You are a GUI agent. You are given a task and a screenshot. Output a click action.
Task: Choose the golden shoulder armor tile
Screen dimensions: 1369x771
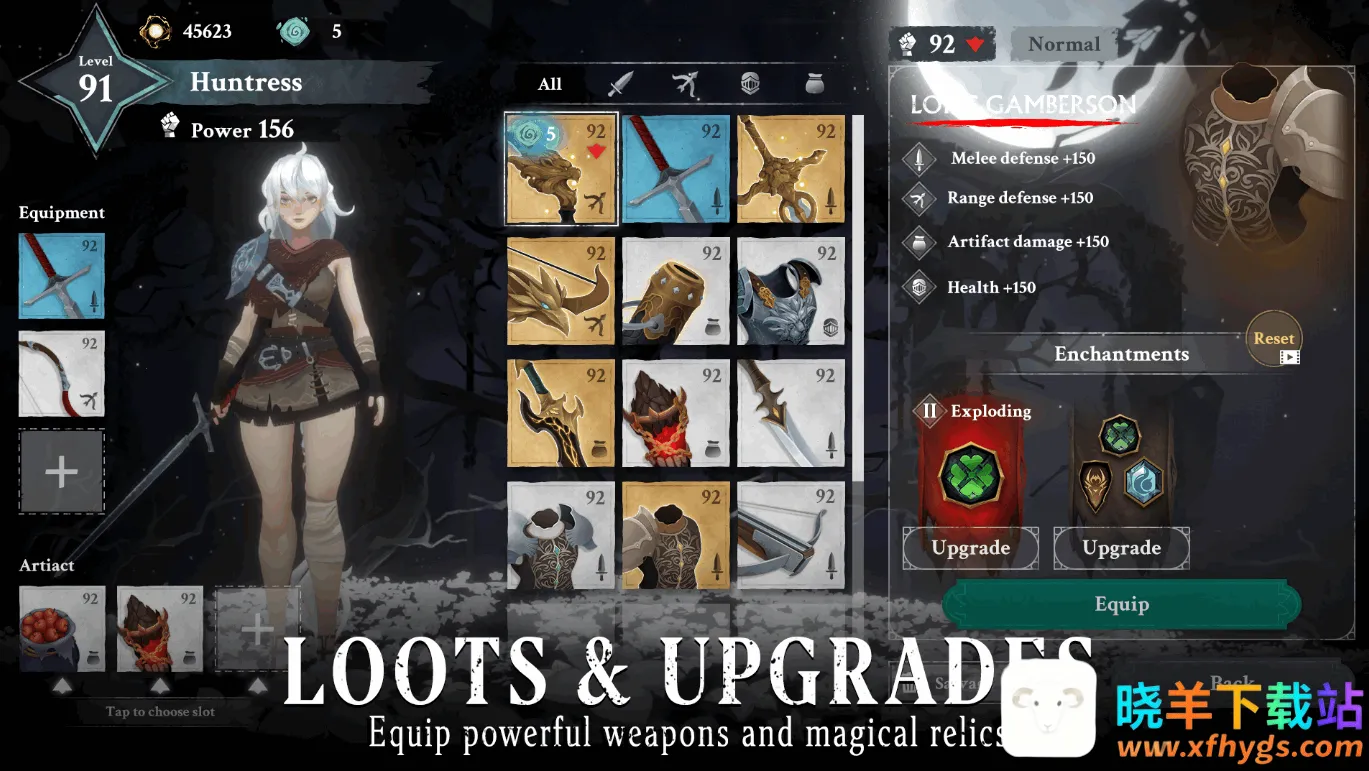pos(676,535)
